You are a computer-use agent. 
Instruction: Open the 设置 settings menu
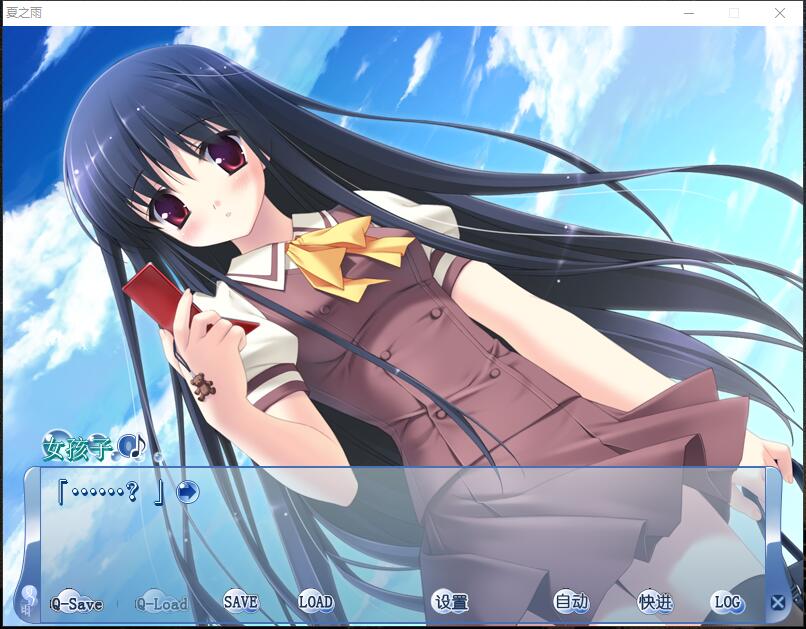(x=451, y=602)
